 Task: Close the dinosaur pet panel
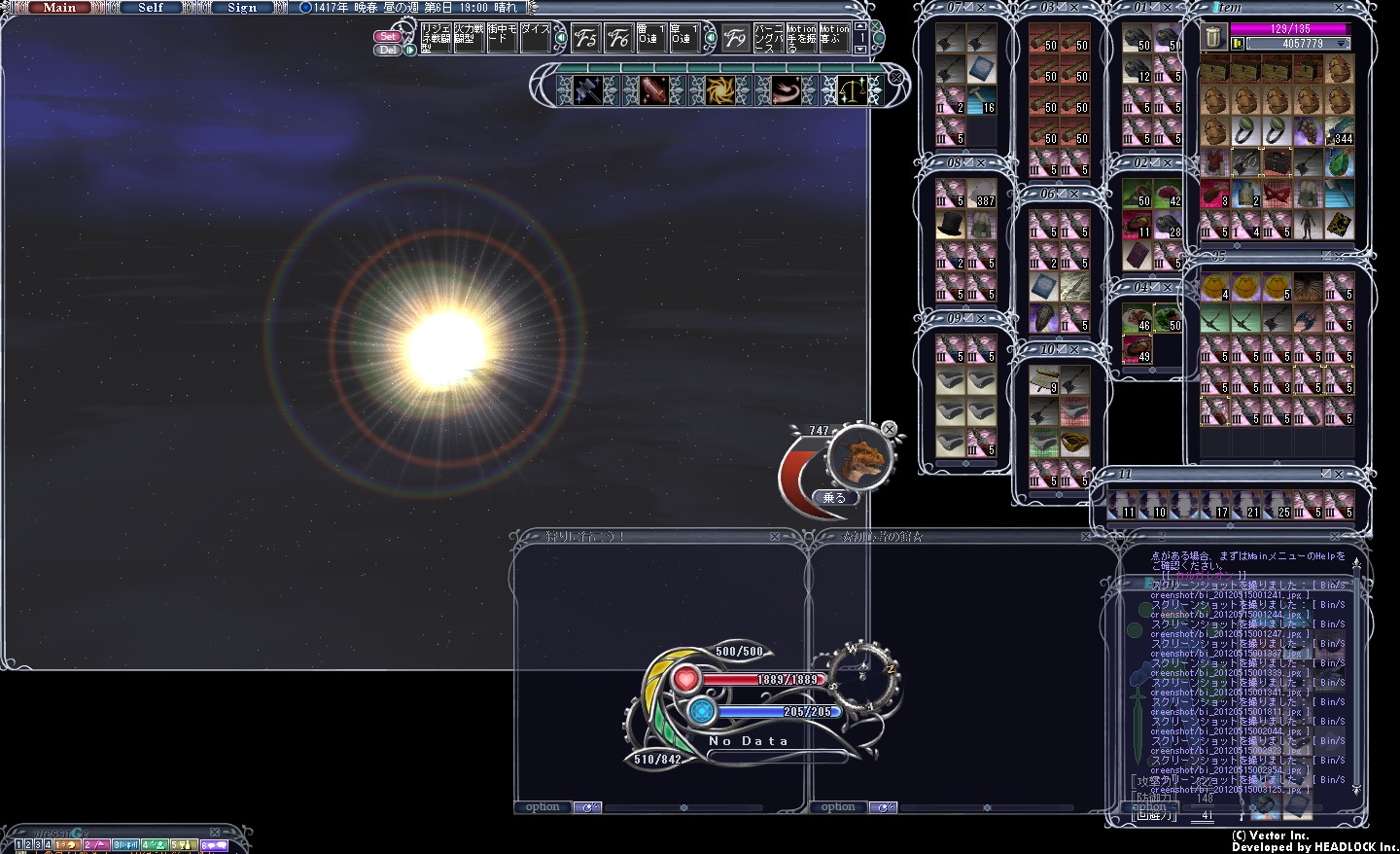click(889, 429)
